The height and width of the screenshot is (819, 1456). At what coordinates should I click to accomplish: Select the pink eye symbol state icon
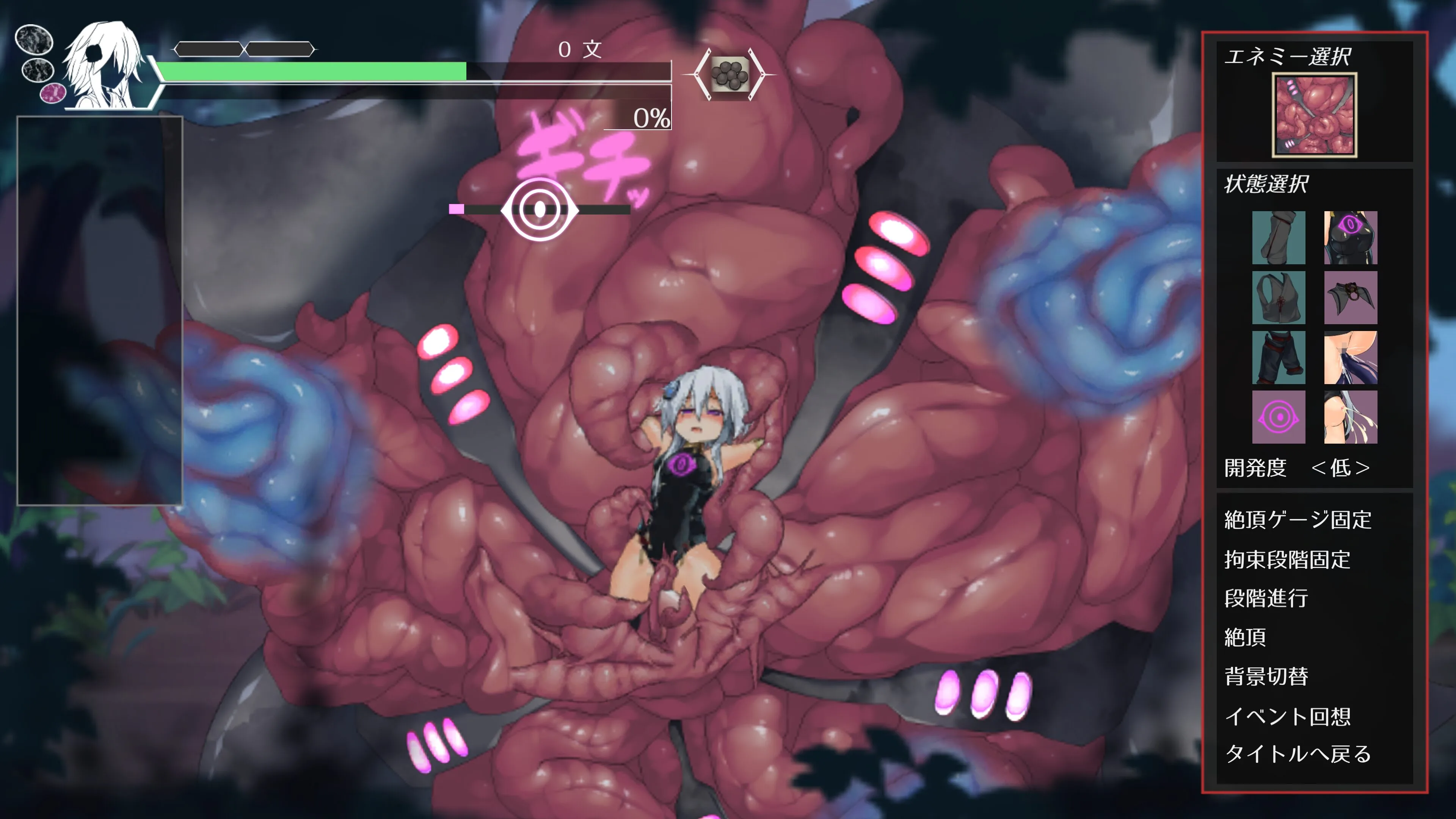1279,417
